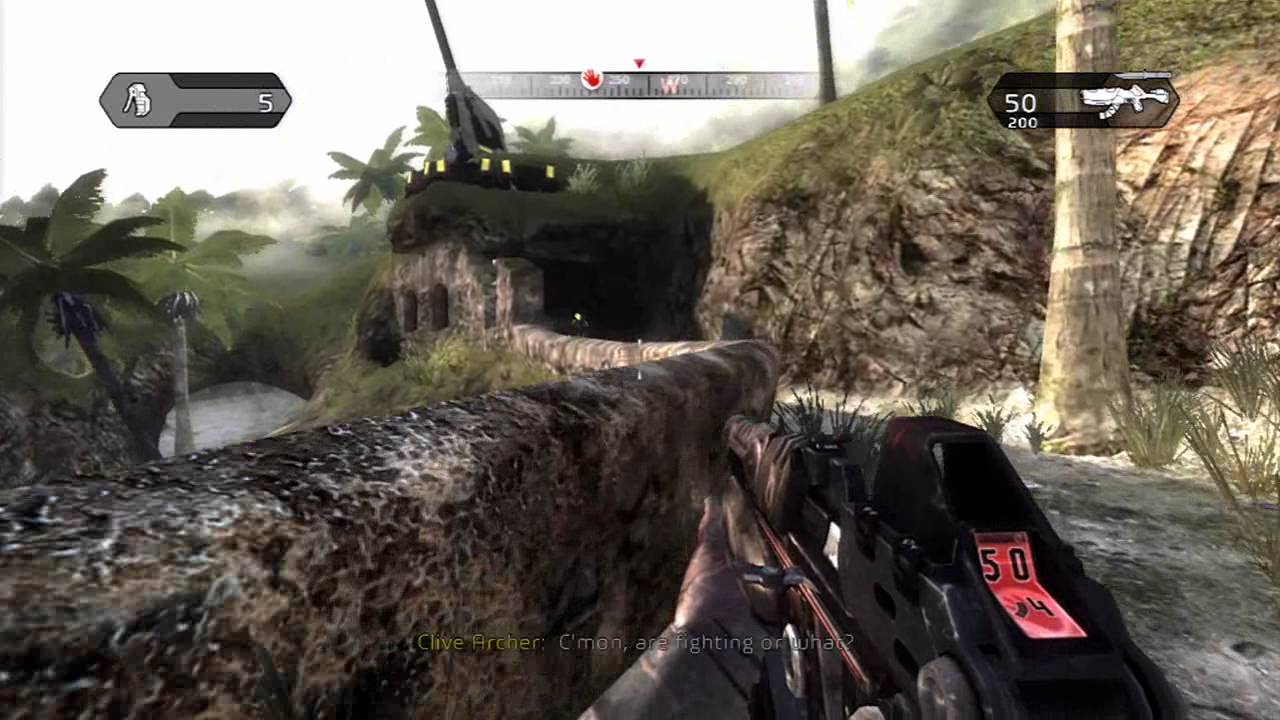The image size is (1280, 720).
Task: Toggle the grenade count display showing 5
Action: coord(266,103)
